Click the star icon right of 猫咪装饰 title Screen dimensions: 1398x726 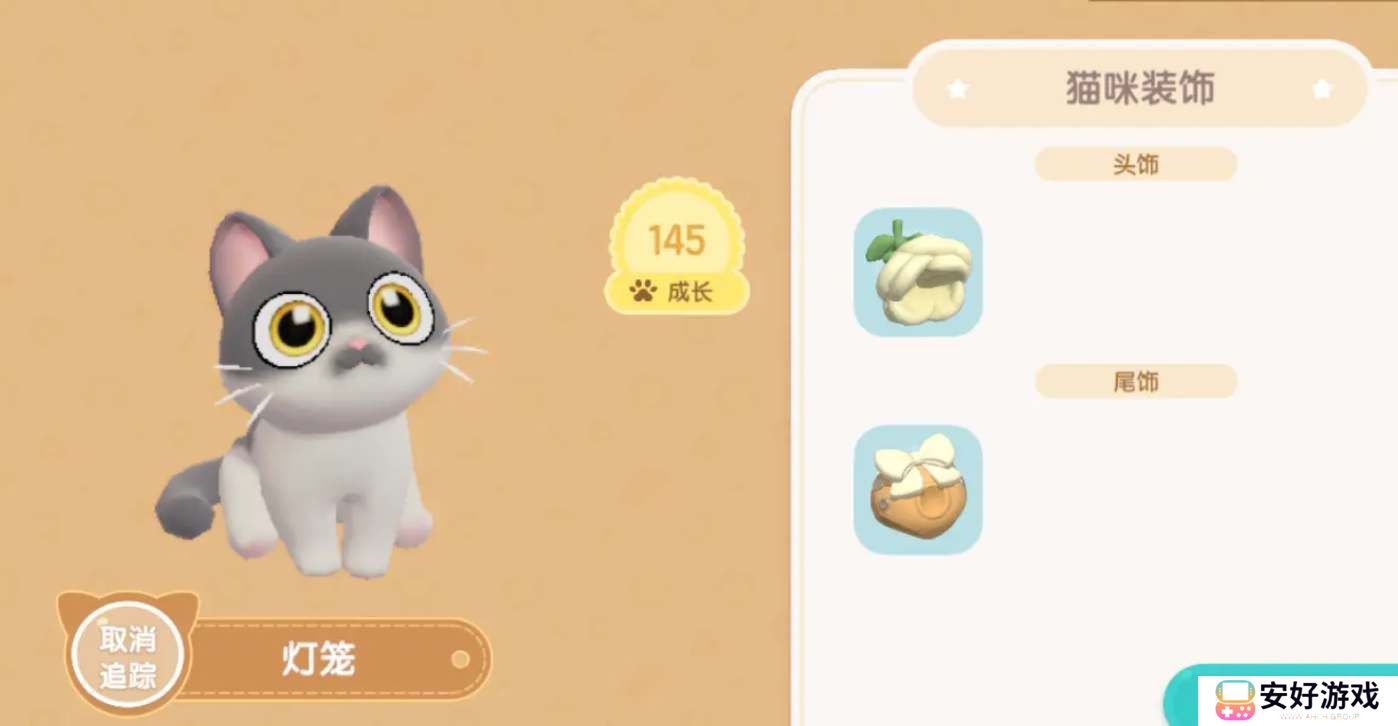(1322, 88)
